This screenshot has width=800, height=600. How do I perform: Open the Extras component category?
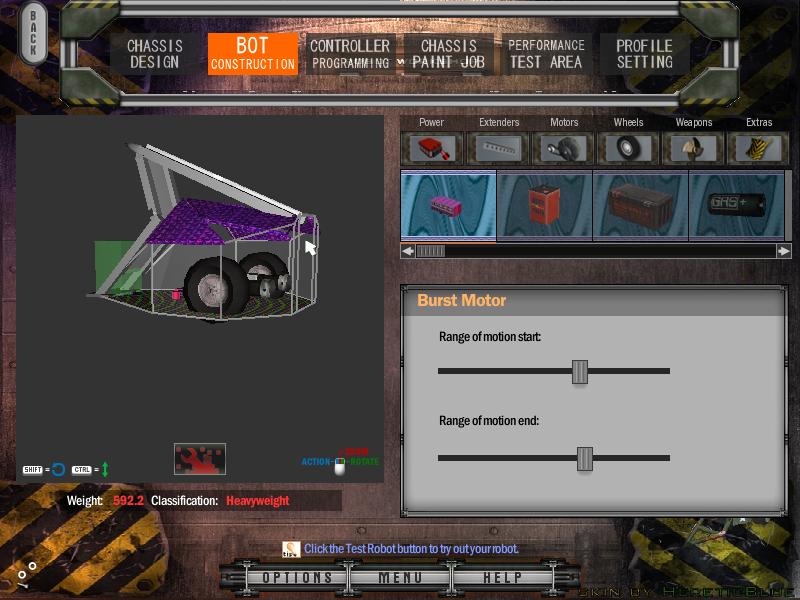pos(759,148)
